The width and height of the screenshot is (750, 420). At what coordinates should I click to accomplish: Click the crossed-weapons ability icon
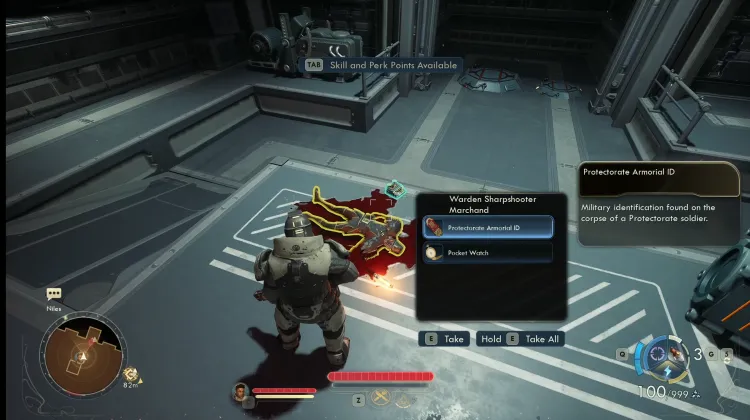(381, 399)
